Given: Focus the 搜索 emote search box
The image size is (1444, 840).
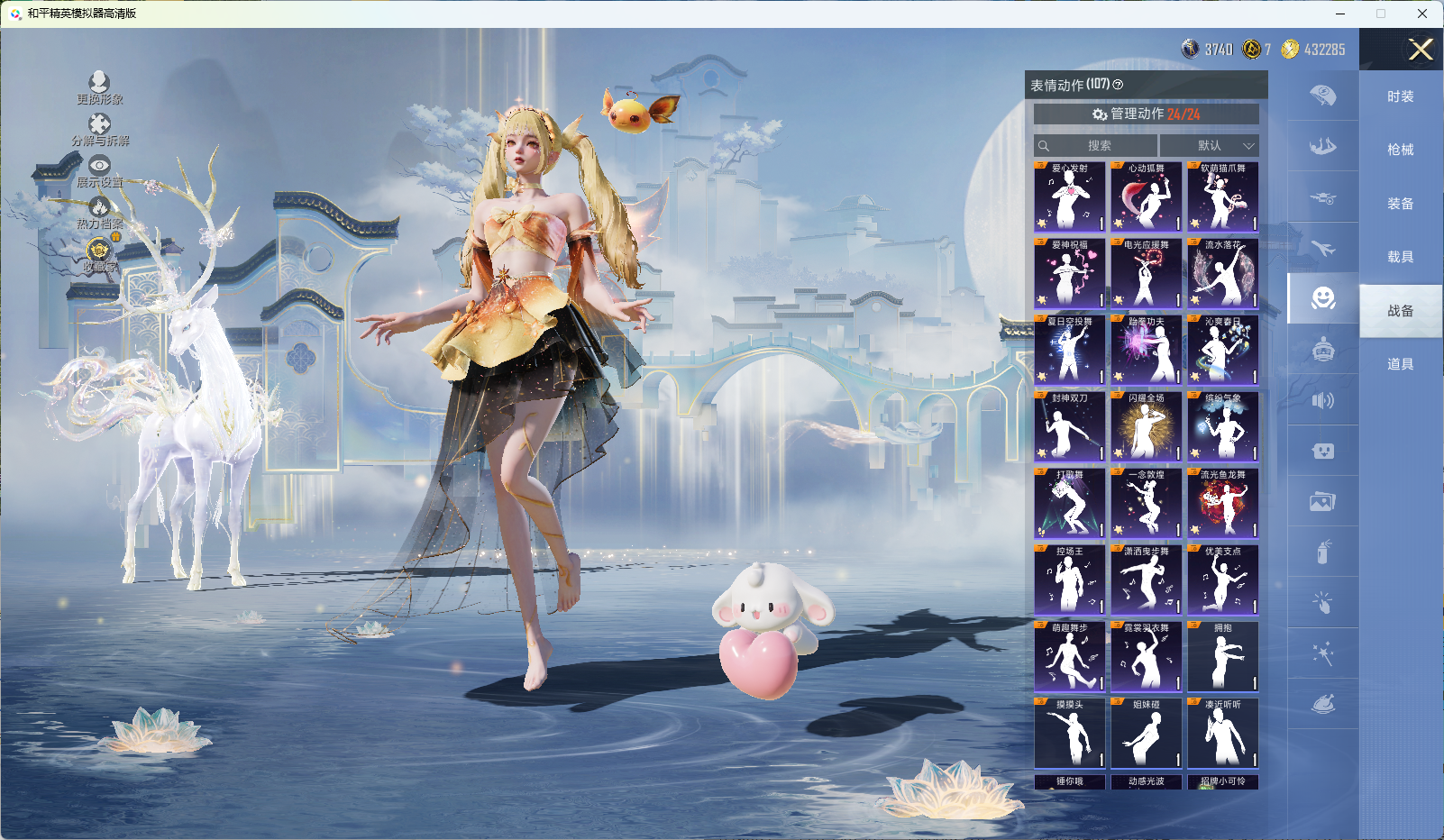Looking at the screenshot, I should [1097, 146].
